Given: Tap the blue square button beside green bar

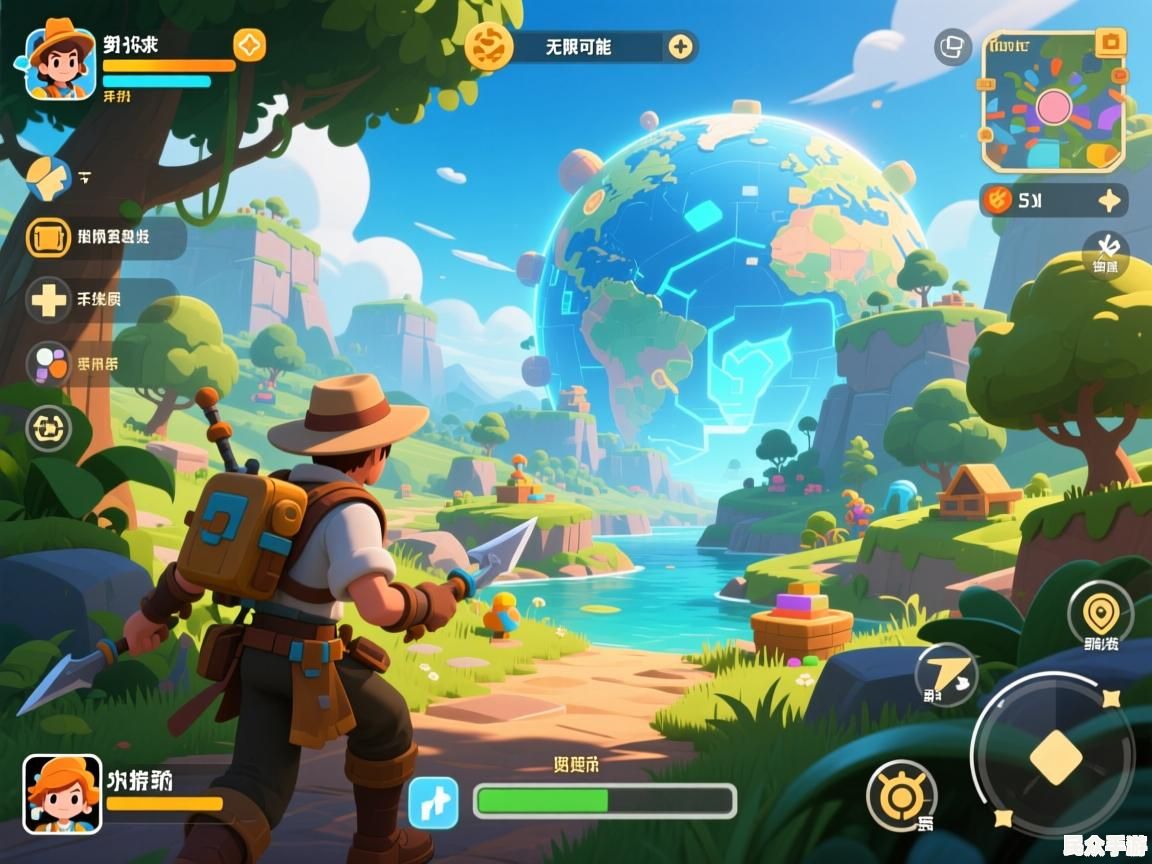Looking at the screenshot, I should tap(433, 802).
